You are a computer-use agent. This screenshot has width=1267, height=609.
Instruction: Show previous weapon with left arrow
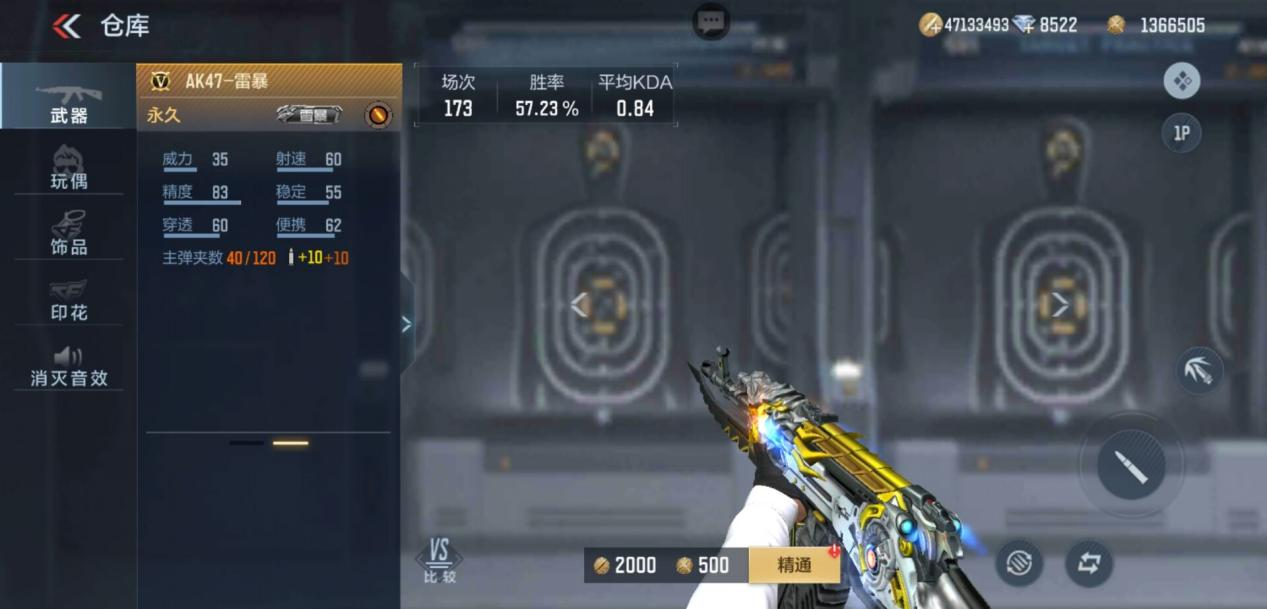click(579, 305)
